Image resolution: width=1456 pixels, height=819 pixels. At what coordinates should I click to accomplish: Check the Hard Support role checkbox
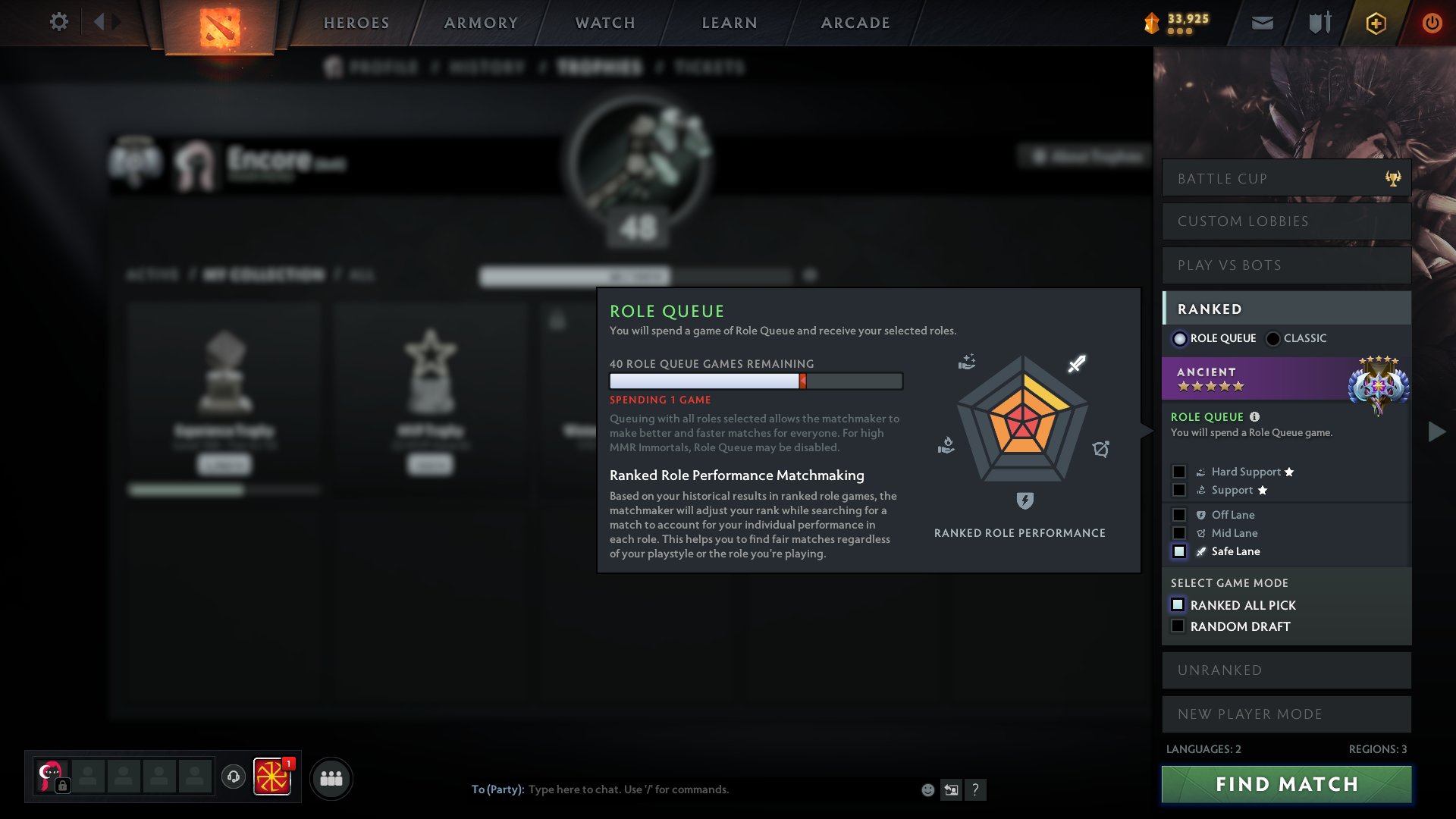1179,471
